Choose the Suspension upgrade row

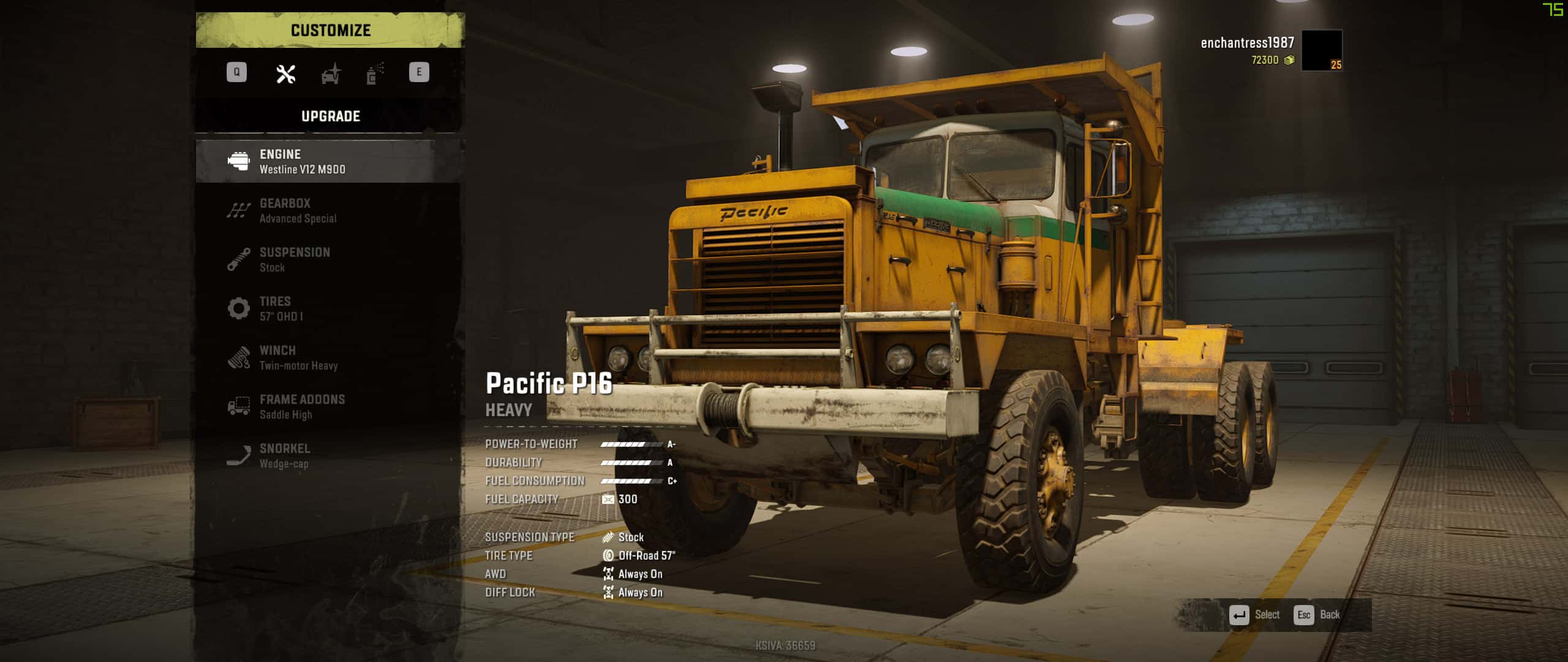coord(330,259)
